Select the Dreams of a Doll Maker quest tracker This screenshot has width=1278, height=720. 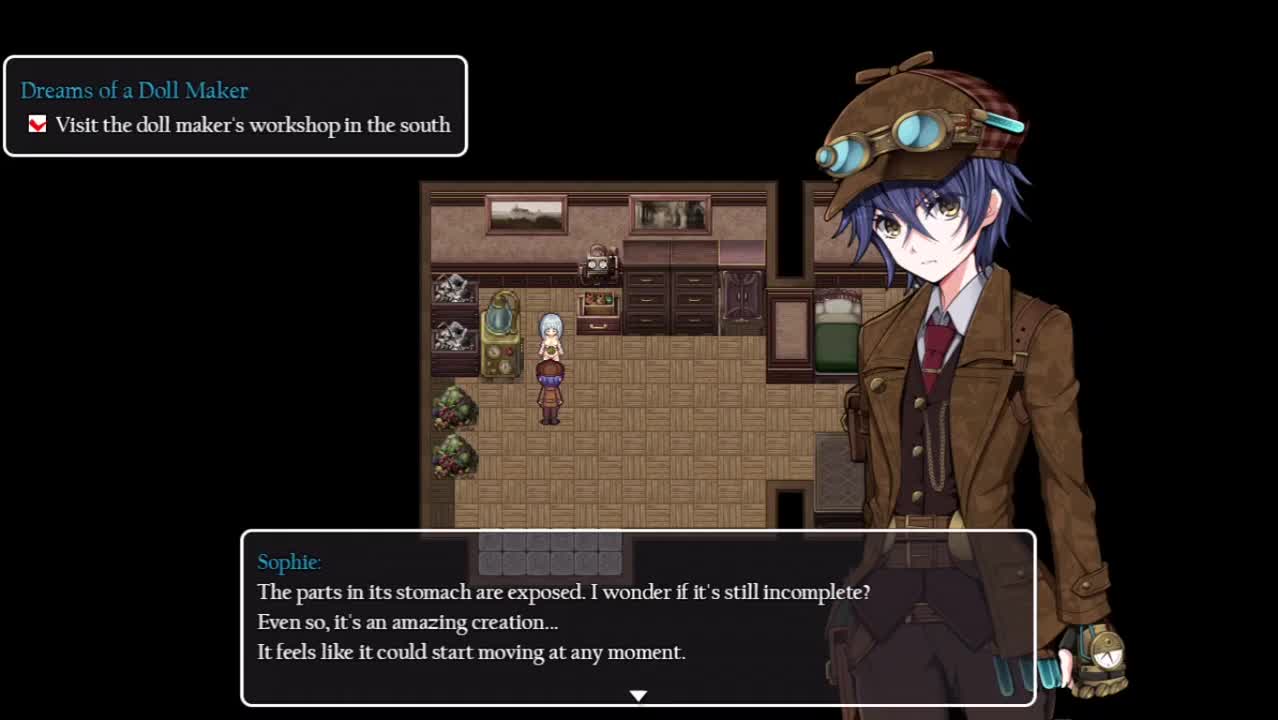pyautogui.click(x=235, y=105)
